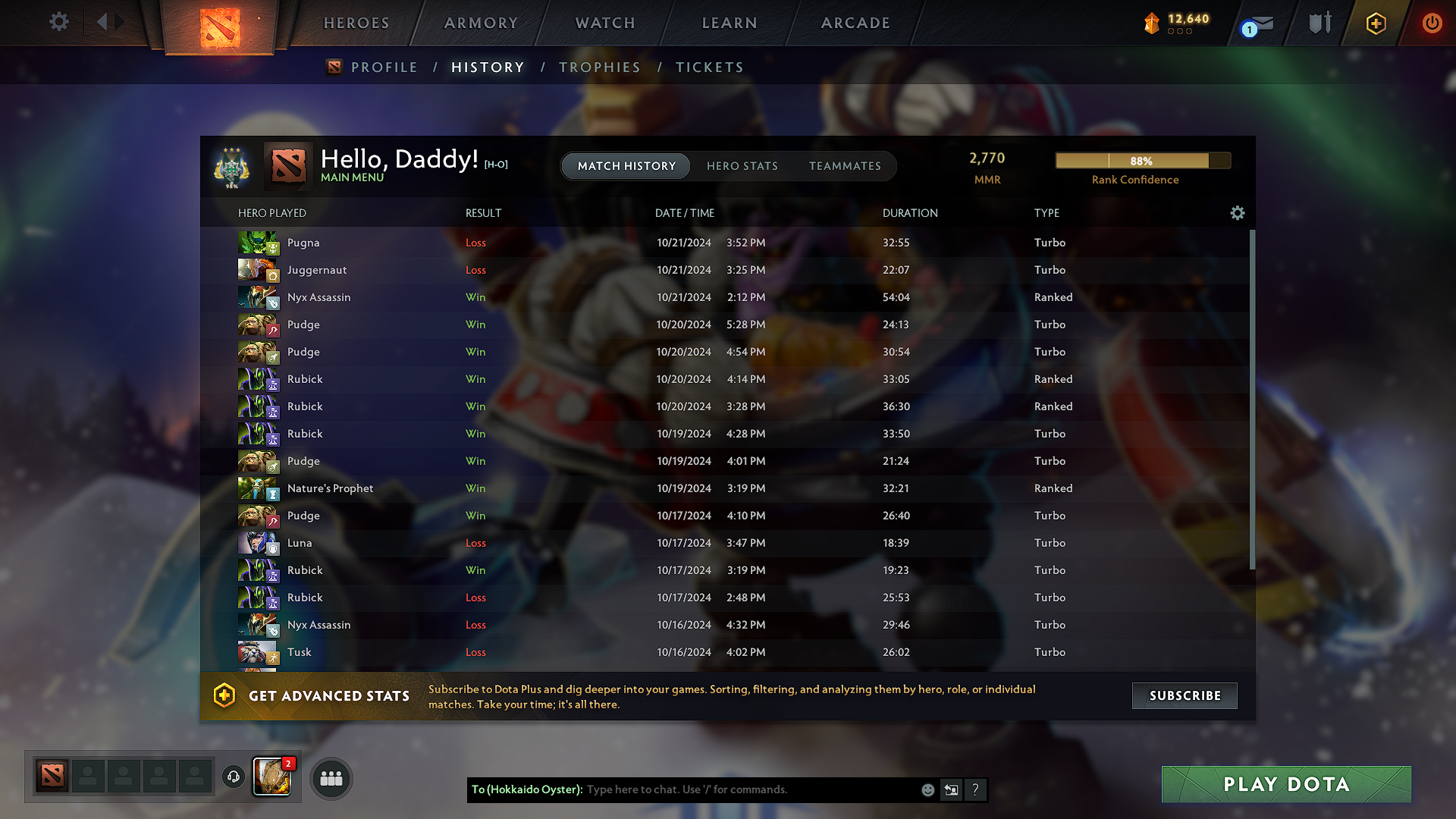Image resolution: width=1456 pixels, height=819 pixels.
Task: Open the Dota 2 main menu logo
Action: pyautogui.click(x=219, y=24)
